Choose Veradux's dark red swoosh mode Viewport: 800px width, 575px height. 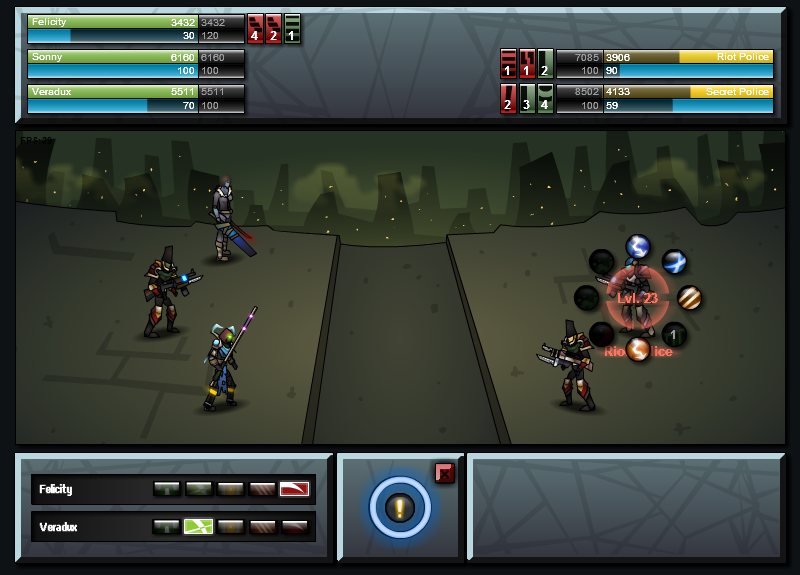pyautogui.click(x=294, y=526)
